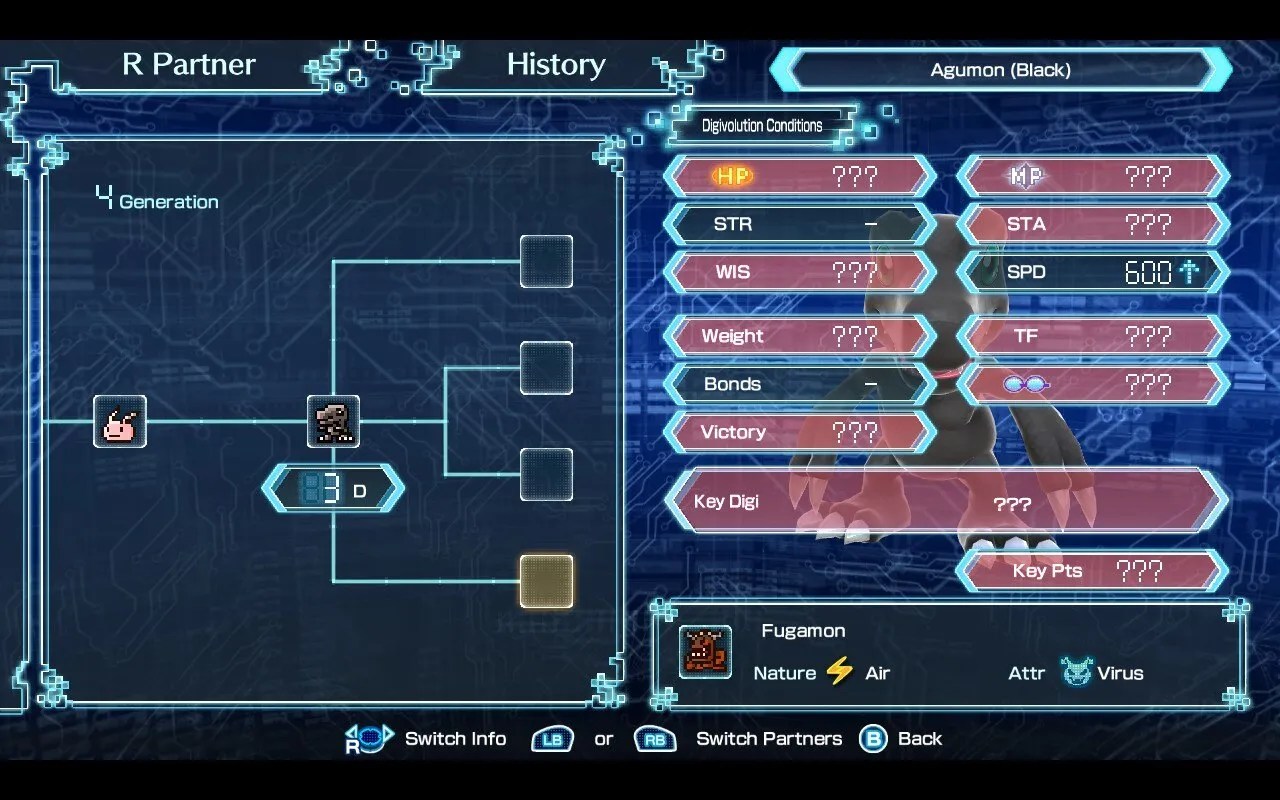The width and height of the screenshot is (1280, 800).
Task: Select the Agumon (Black) sprite in the tree
Action: [333, 421]
